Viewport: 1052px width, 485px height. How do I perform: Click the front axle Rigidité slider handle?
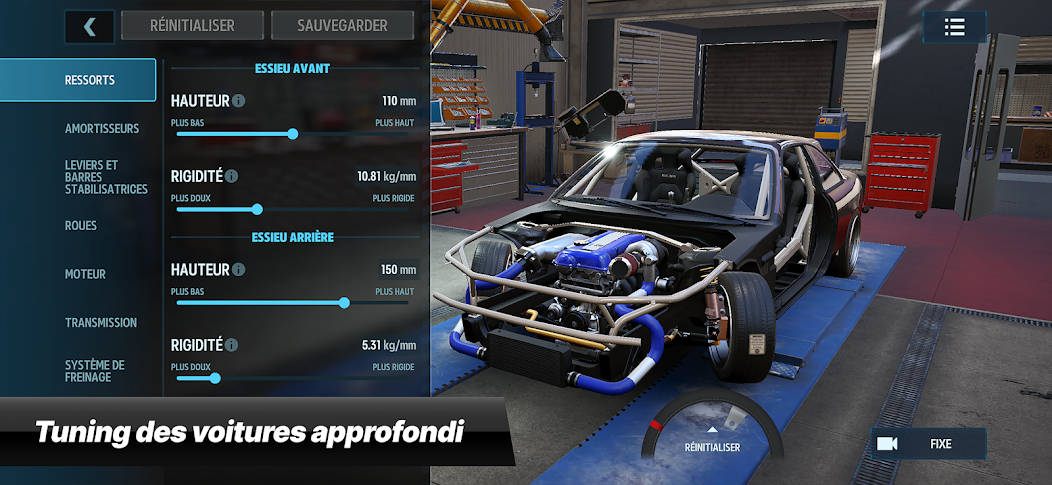click(257, 209)
